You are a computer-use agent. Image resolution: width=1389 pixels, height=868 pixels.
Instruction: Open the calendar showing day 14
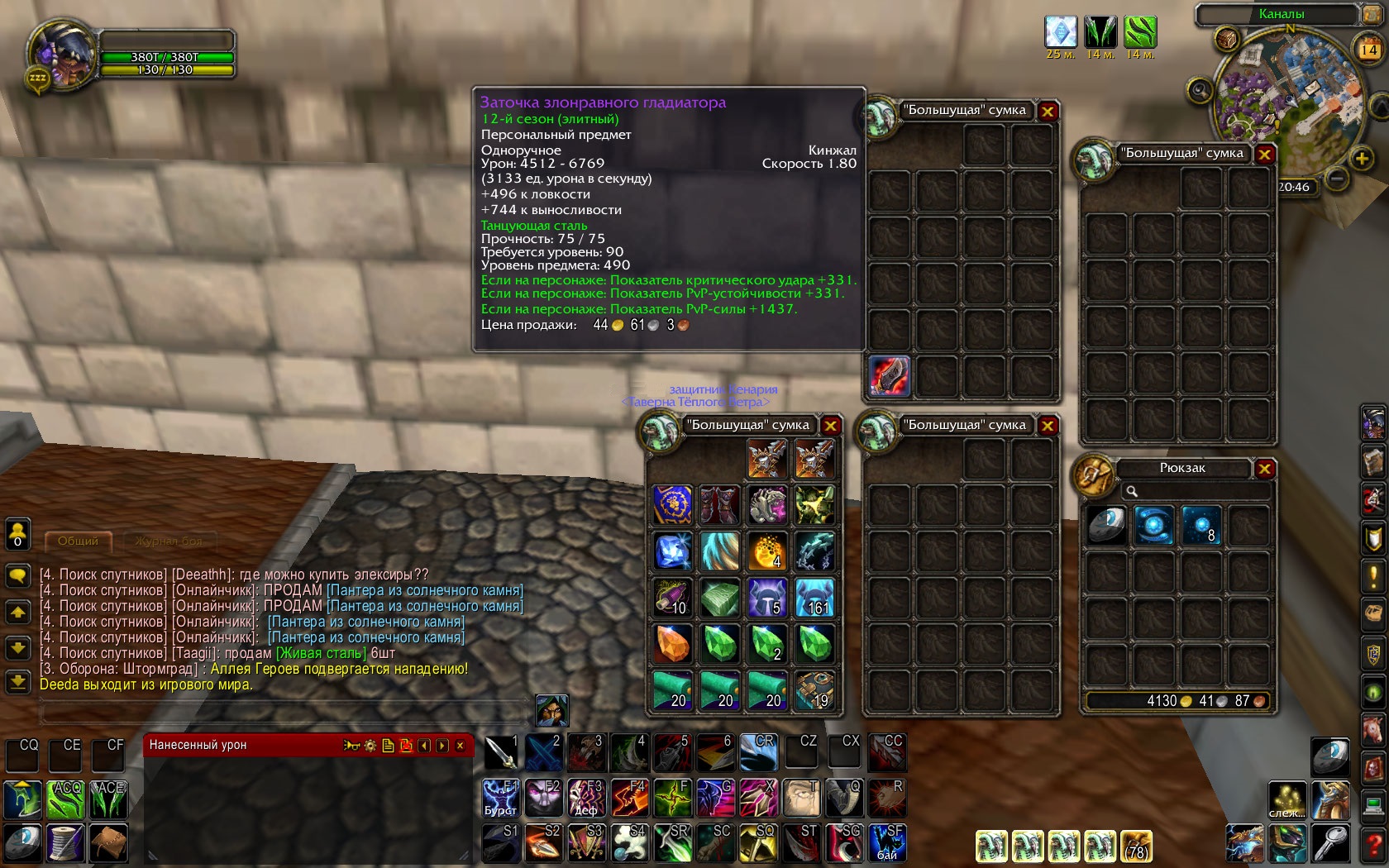click(x=1368, y=50)
